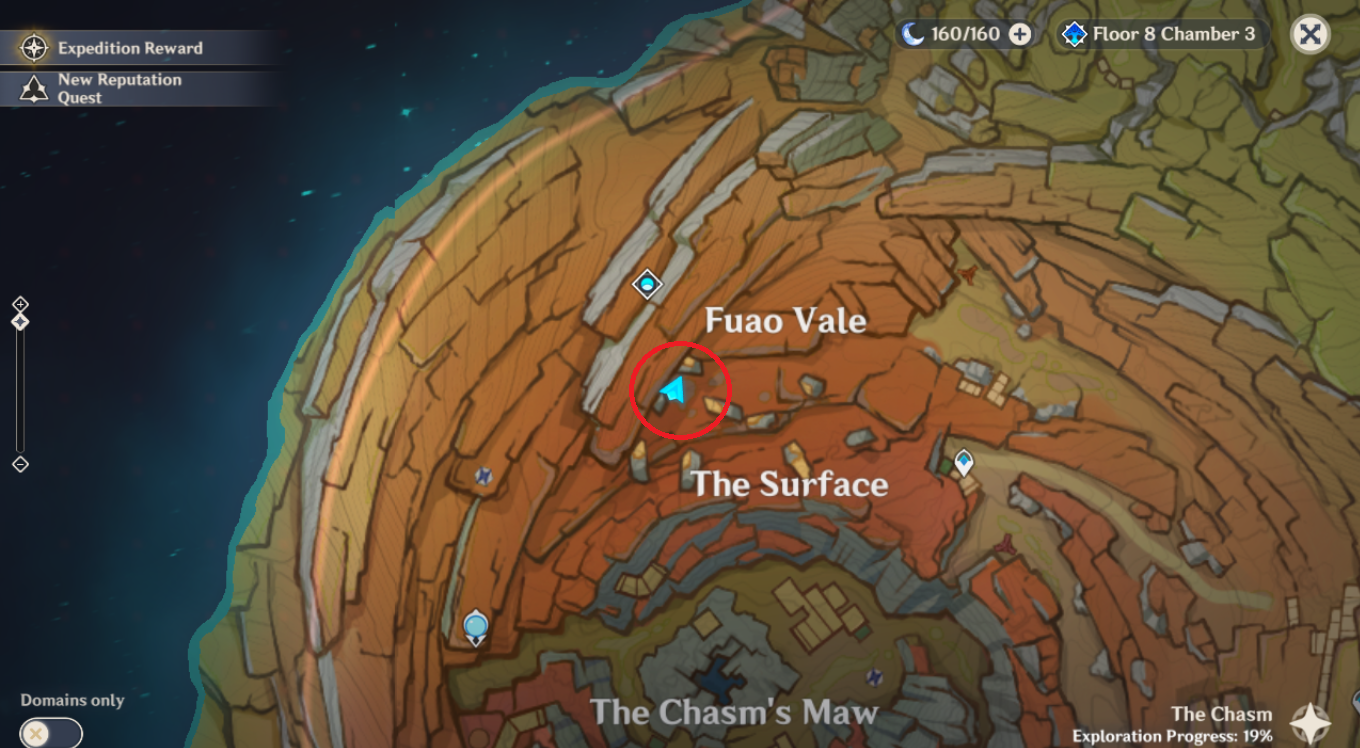Click the zoom-in diamond atop the zoom slider
Screen dimensions: 1360x748
point(18,304)
